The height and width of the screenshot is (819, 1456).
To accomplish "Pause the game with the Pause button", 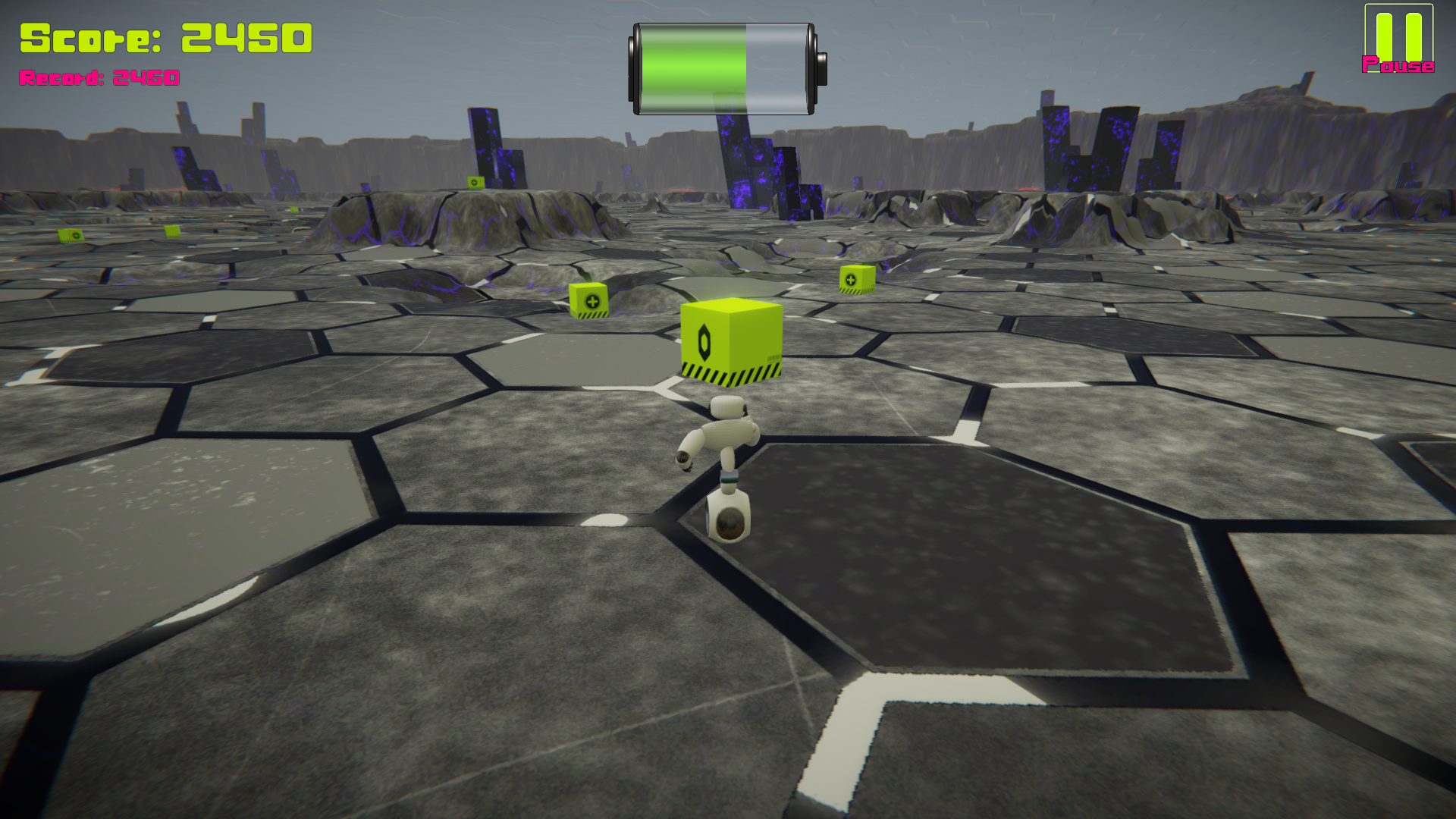I will 1398,39.
